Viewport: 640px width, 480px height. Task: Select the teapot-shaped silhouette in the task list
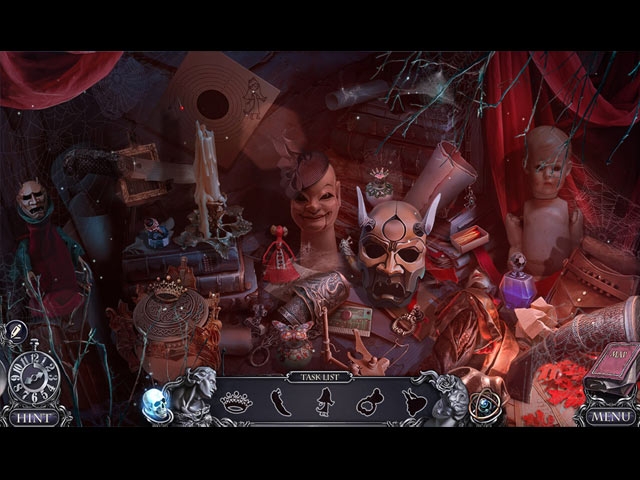(370, 402)
